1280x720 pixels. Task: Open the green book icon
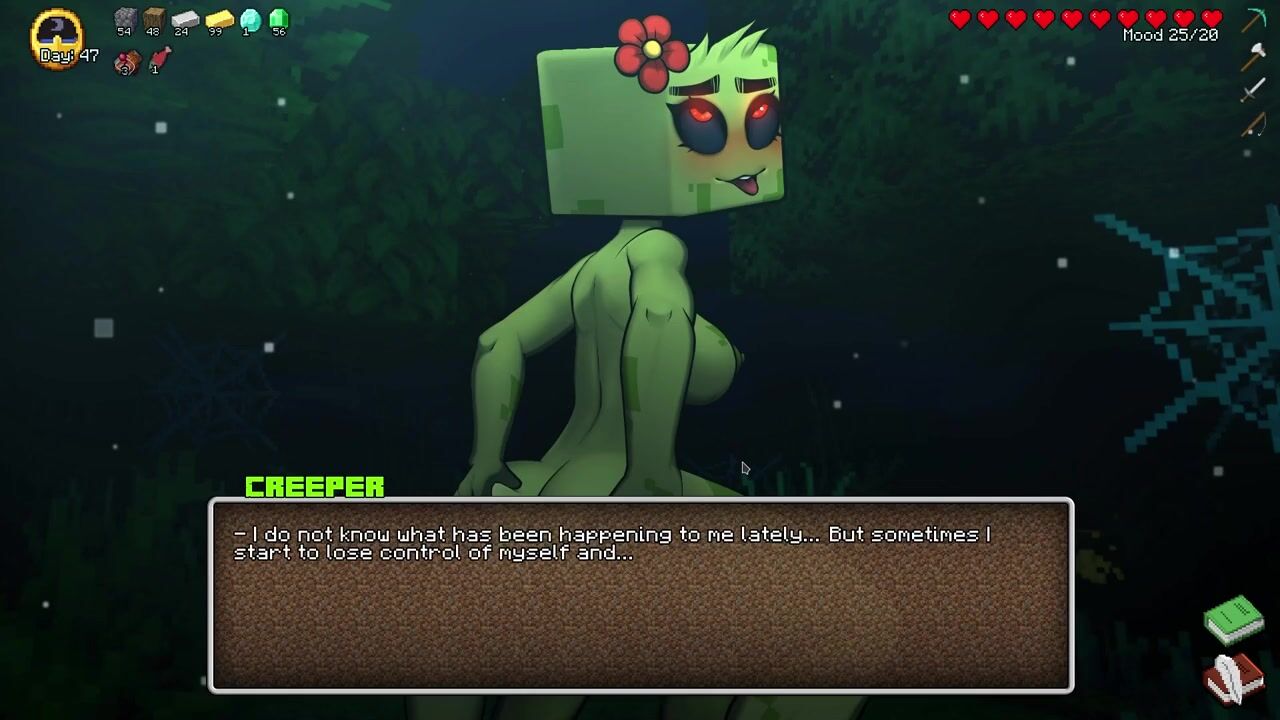(1234, 620)
